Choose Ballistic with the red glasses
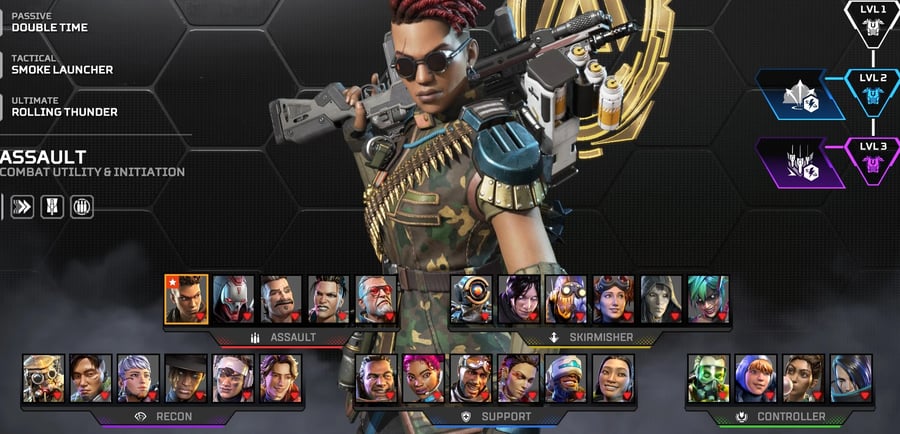This screenshot has height=434, width=900. (376, 299)
